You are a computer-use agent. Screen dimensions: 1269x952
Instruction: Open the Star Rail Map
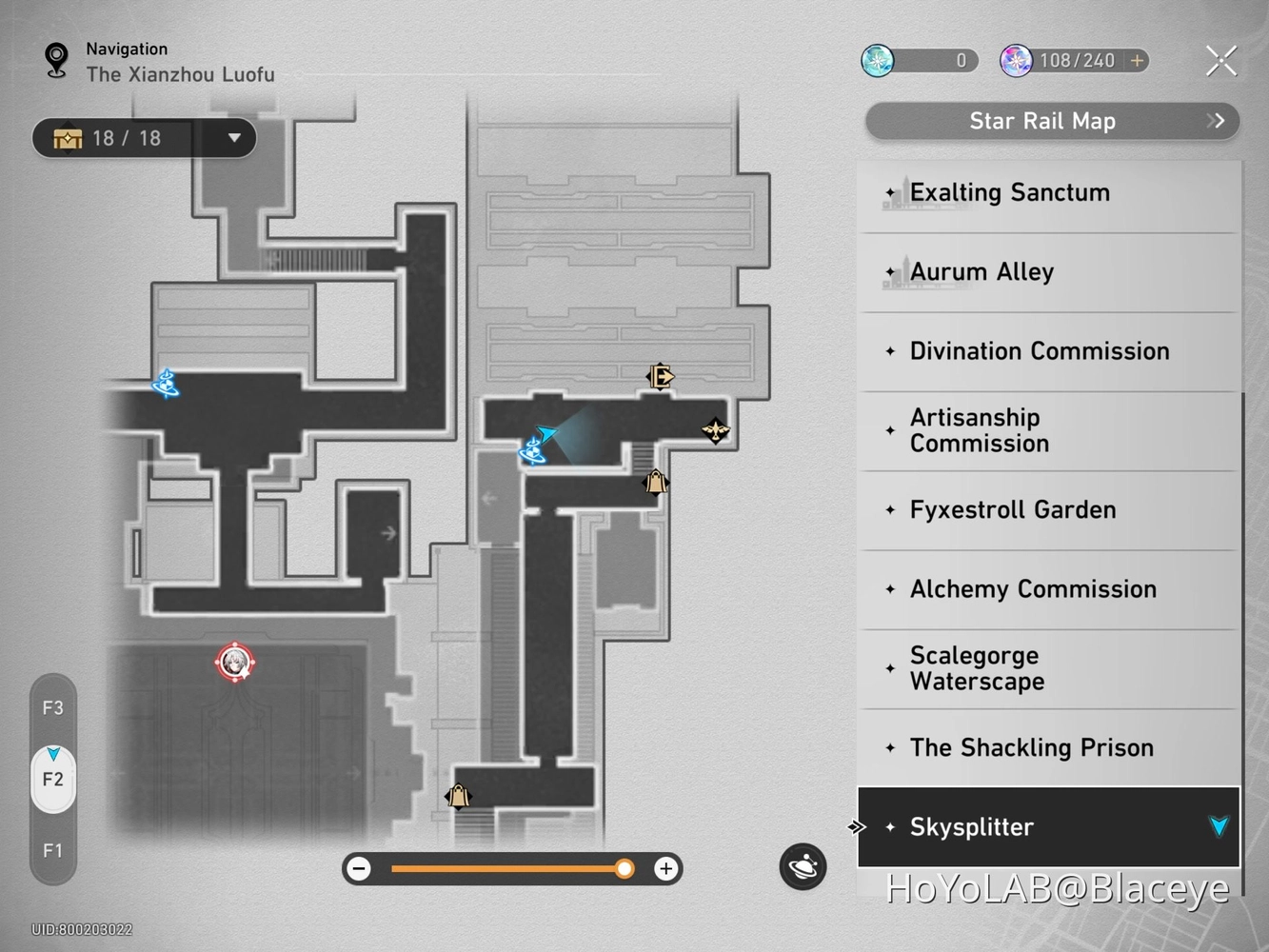tap(1042, 121)
